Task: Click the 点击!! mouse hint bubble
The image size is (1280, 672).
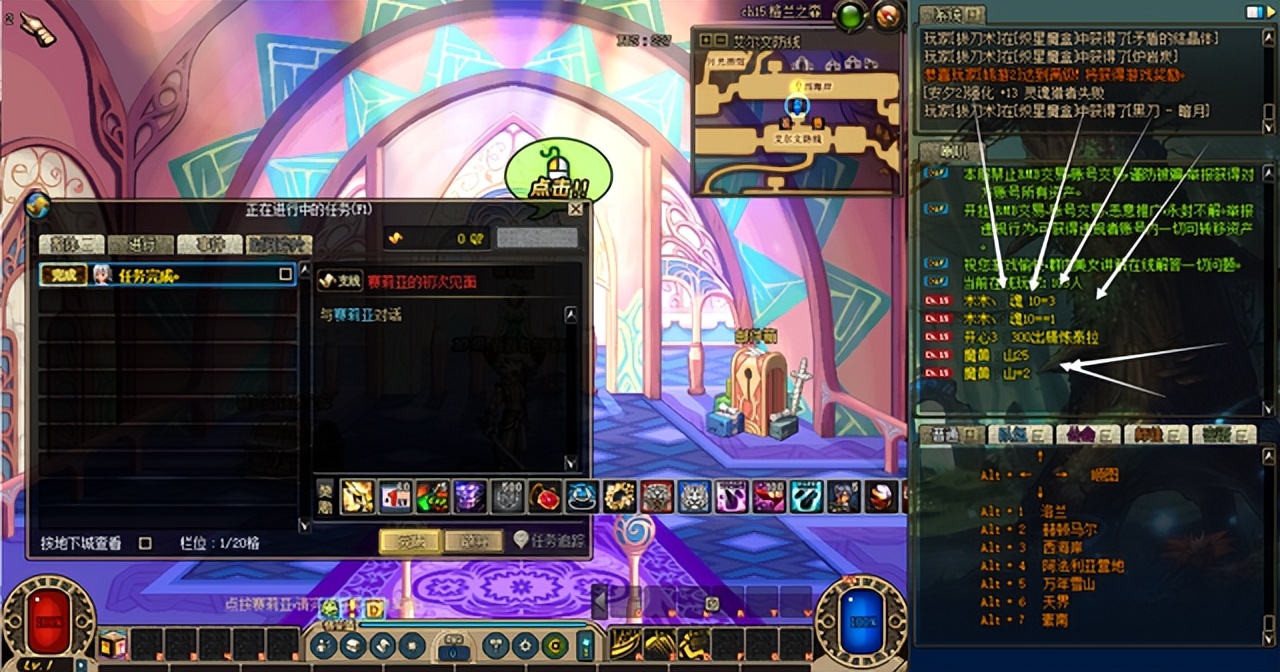Action: click(x=557, y=175)
